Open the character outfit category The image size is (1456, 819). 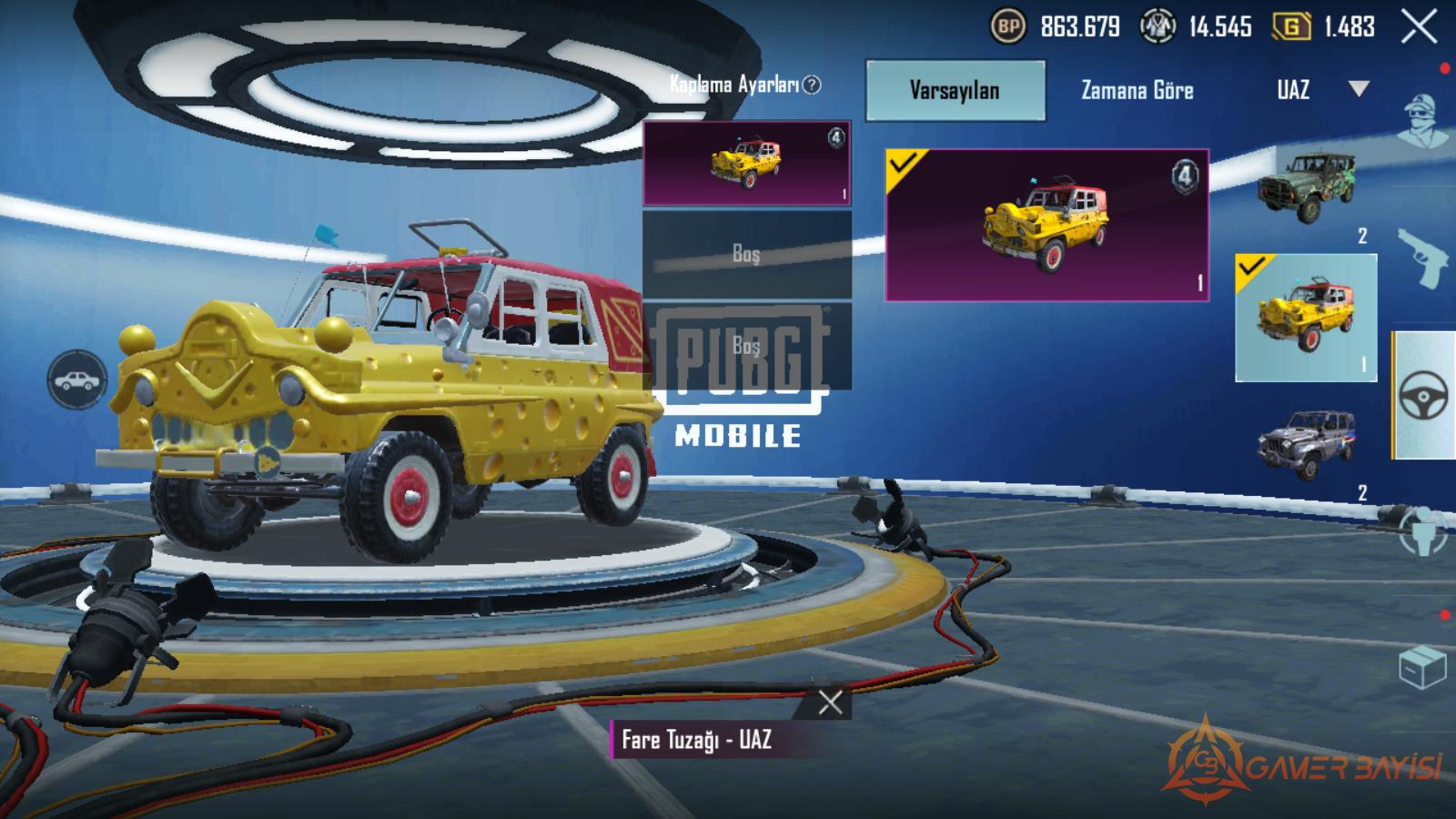(x=1423, y=120)
